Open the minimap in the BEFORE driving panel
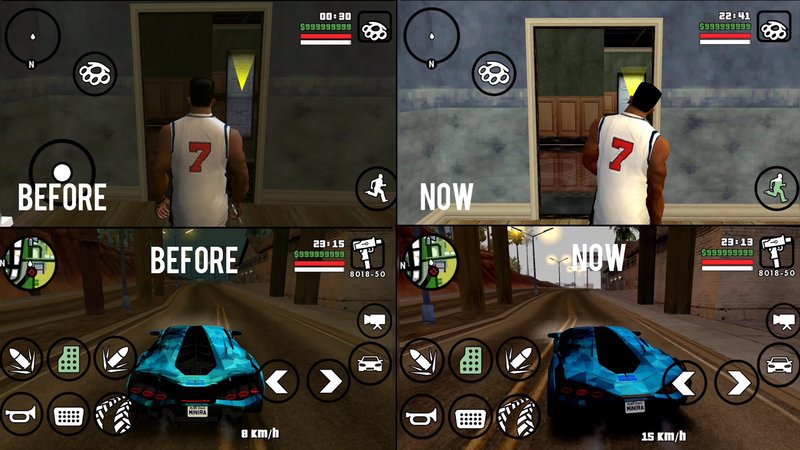The width and height of the screenshot is (800, 450). tap(27, 262)
